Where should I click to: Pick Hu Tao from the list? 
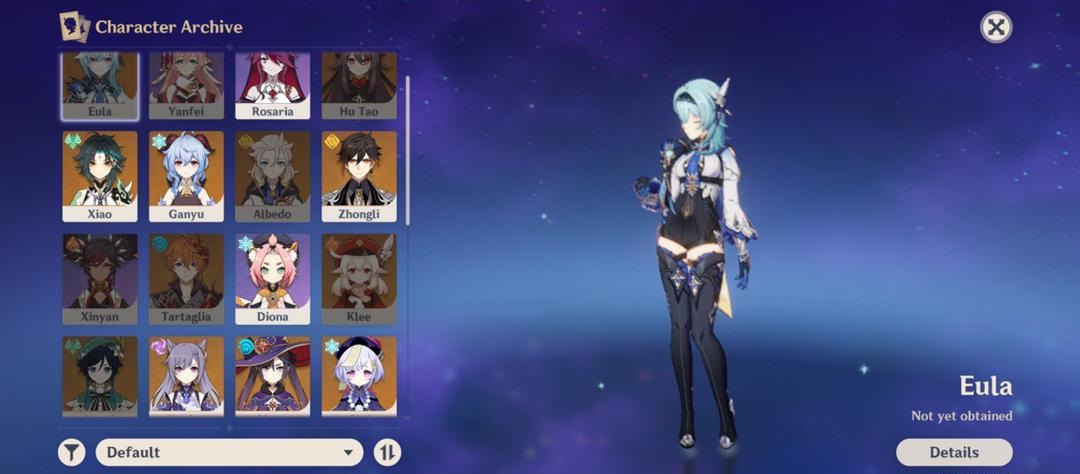(x=359, y=86)
